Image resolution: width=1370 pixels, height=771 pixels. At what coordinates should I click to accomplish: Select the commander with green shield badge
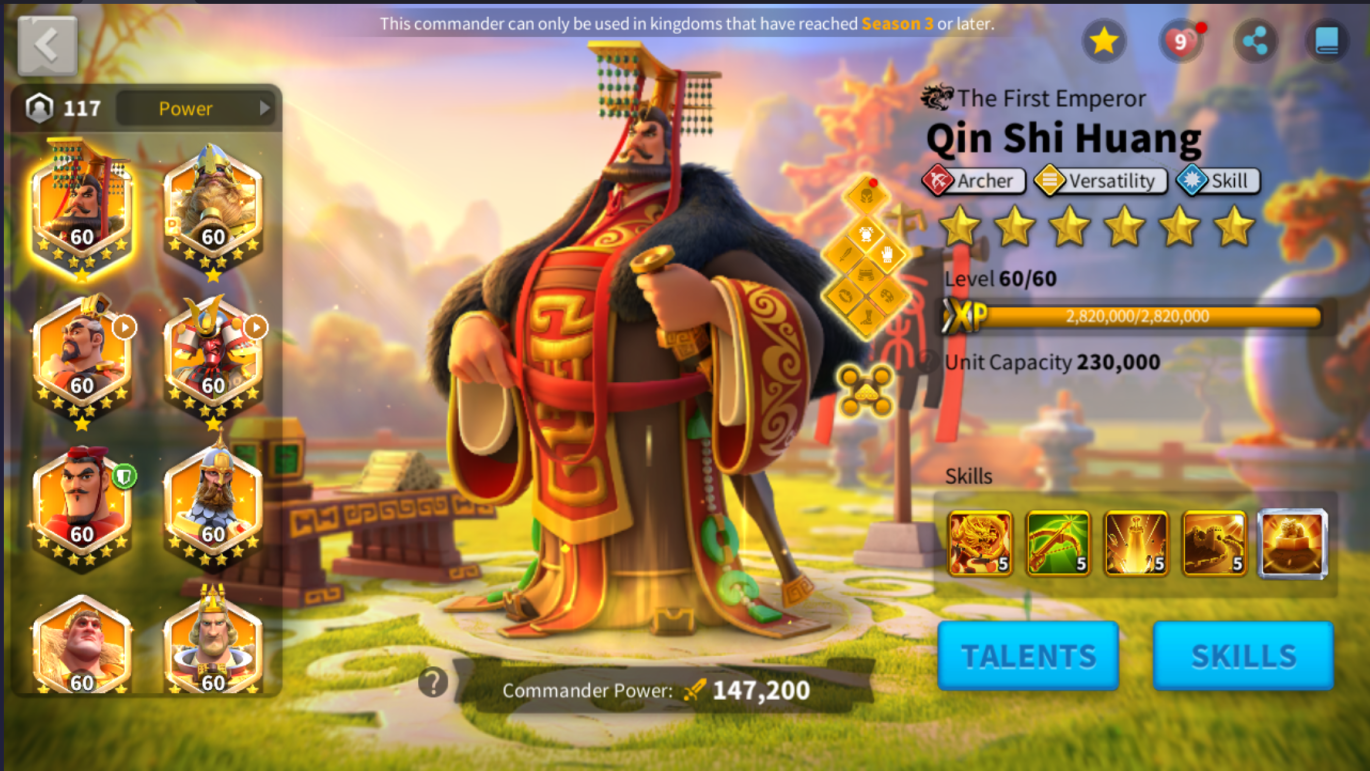point(81,505)
